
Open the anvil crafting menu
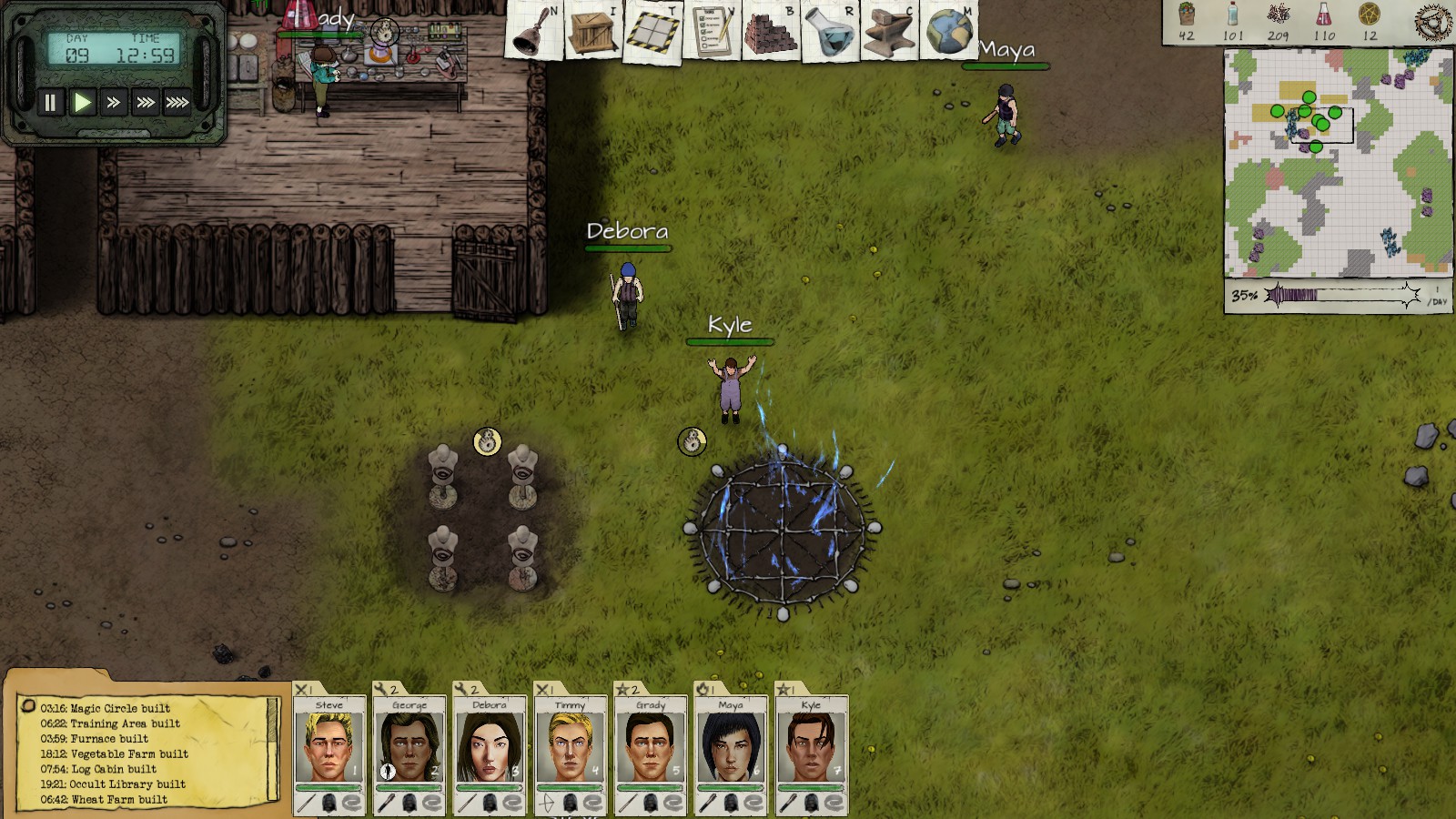pos(890,32)
